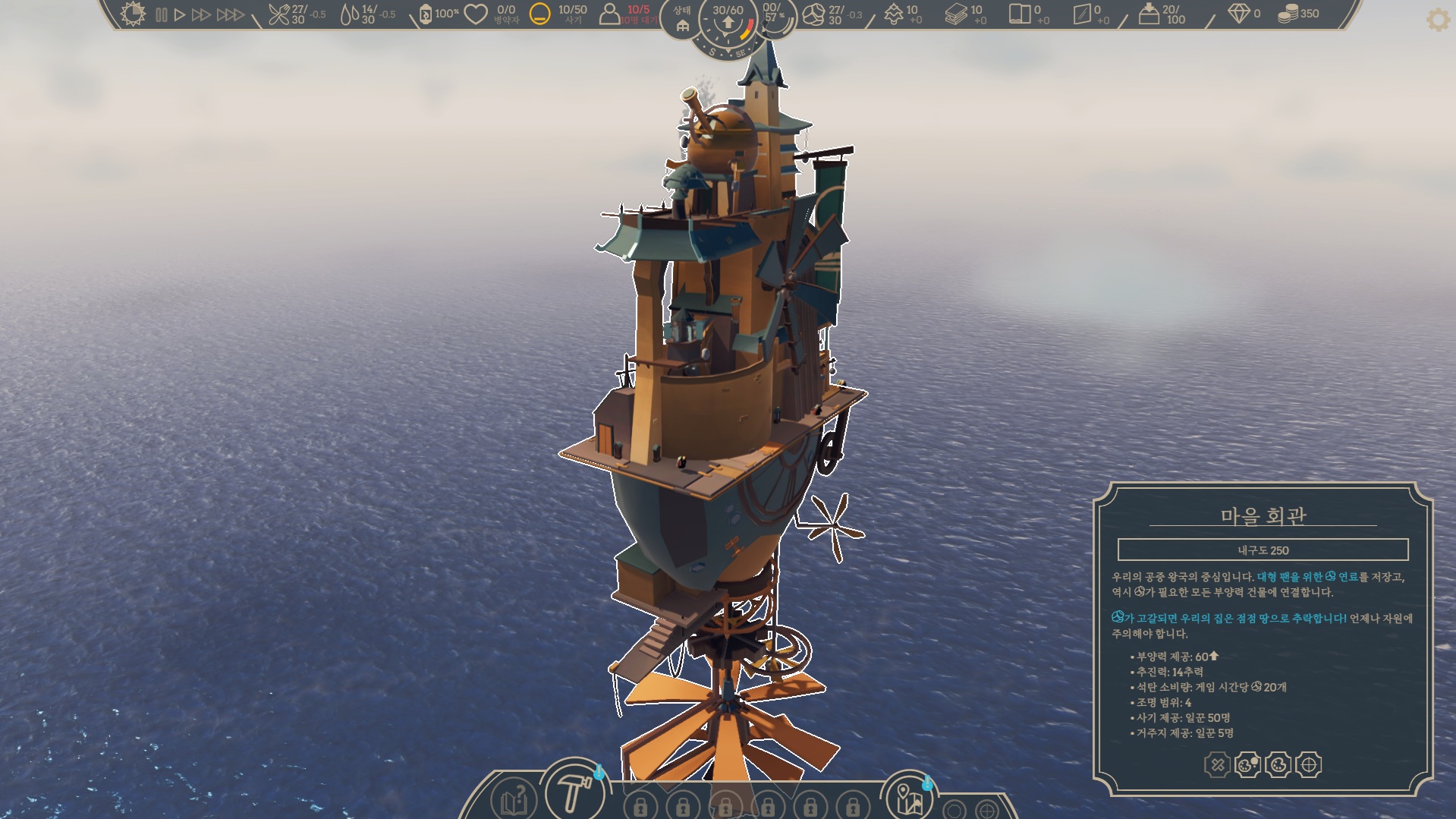Click the population person icon

pos(609,14)
